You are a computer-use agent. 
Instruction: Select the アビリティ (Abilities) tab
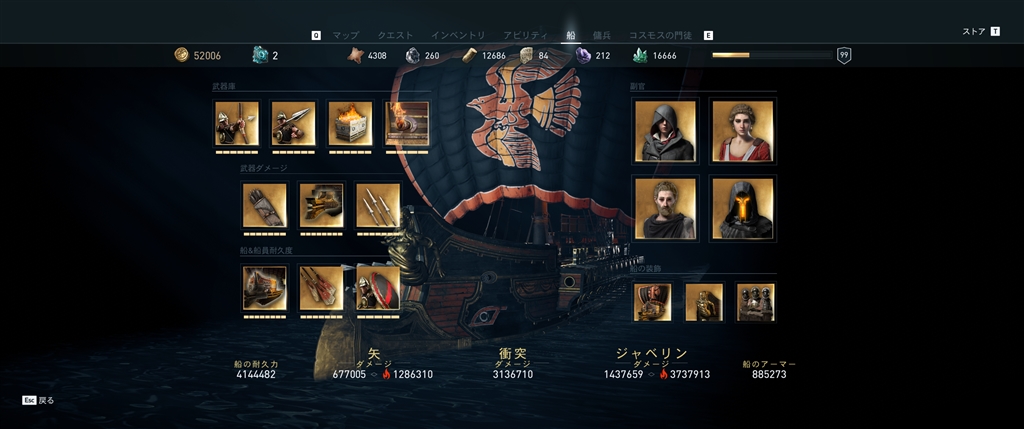[525, 35]
